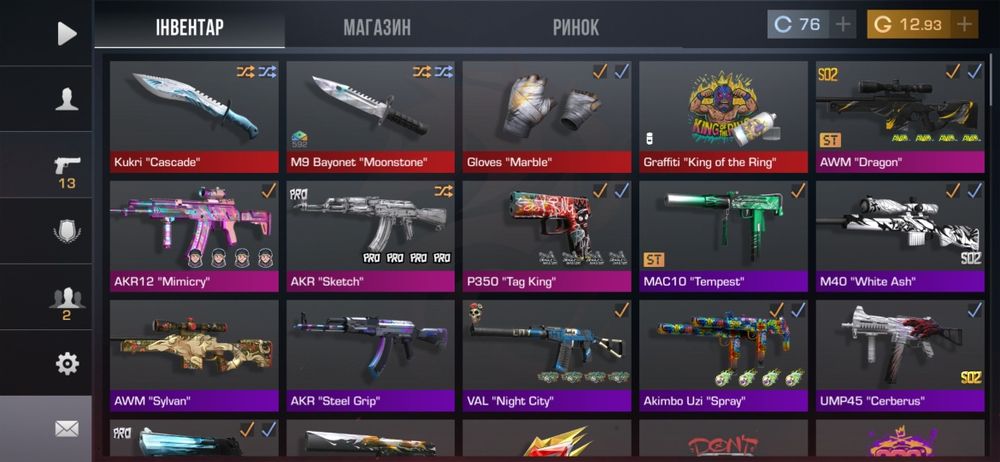1000x462 pixels.
Task: Choose the MAC10 "Tempest" skin
Action: 723,235
